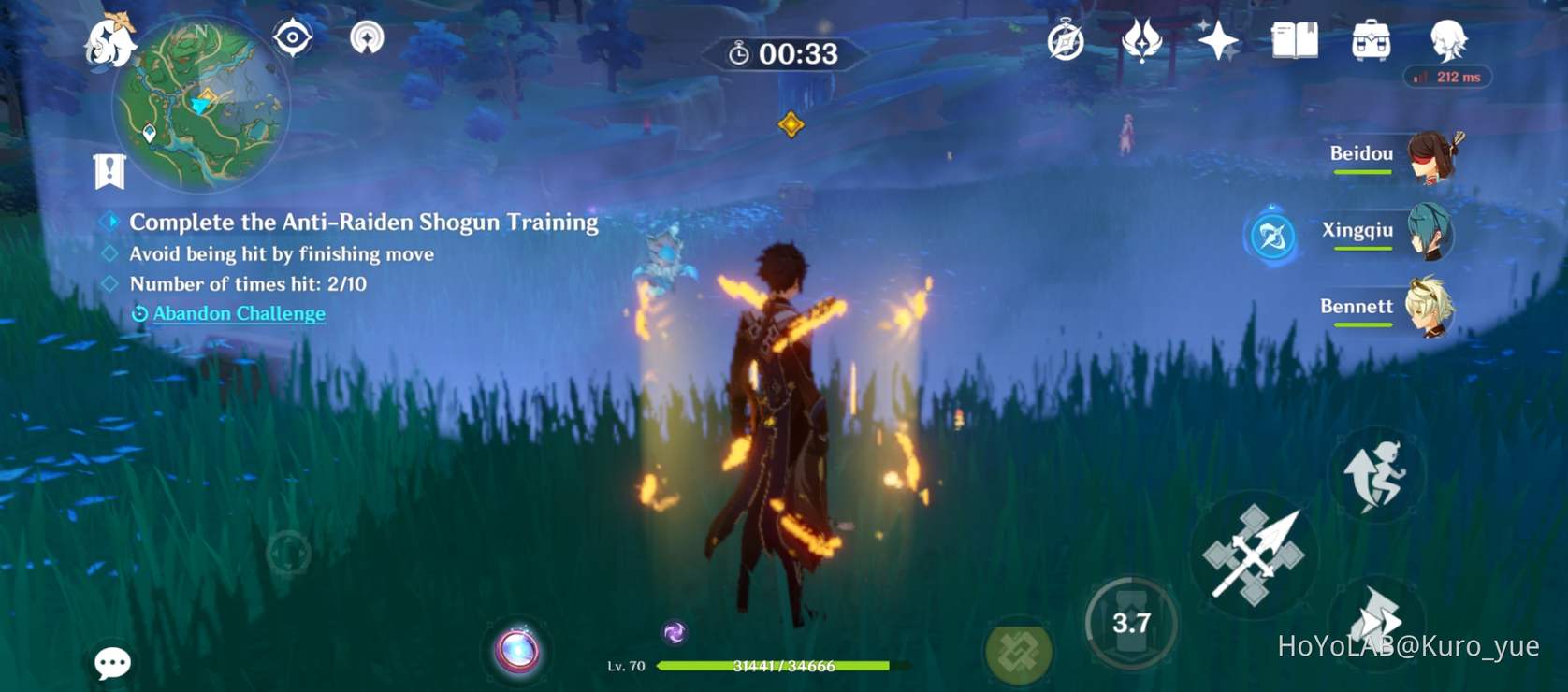Open the Wish menu star icon
The height and width of the screenshot is (692, 1568).
[x=1217, y=41]
